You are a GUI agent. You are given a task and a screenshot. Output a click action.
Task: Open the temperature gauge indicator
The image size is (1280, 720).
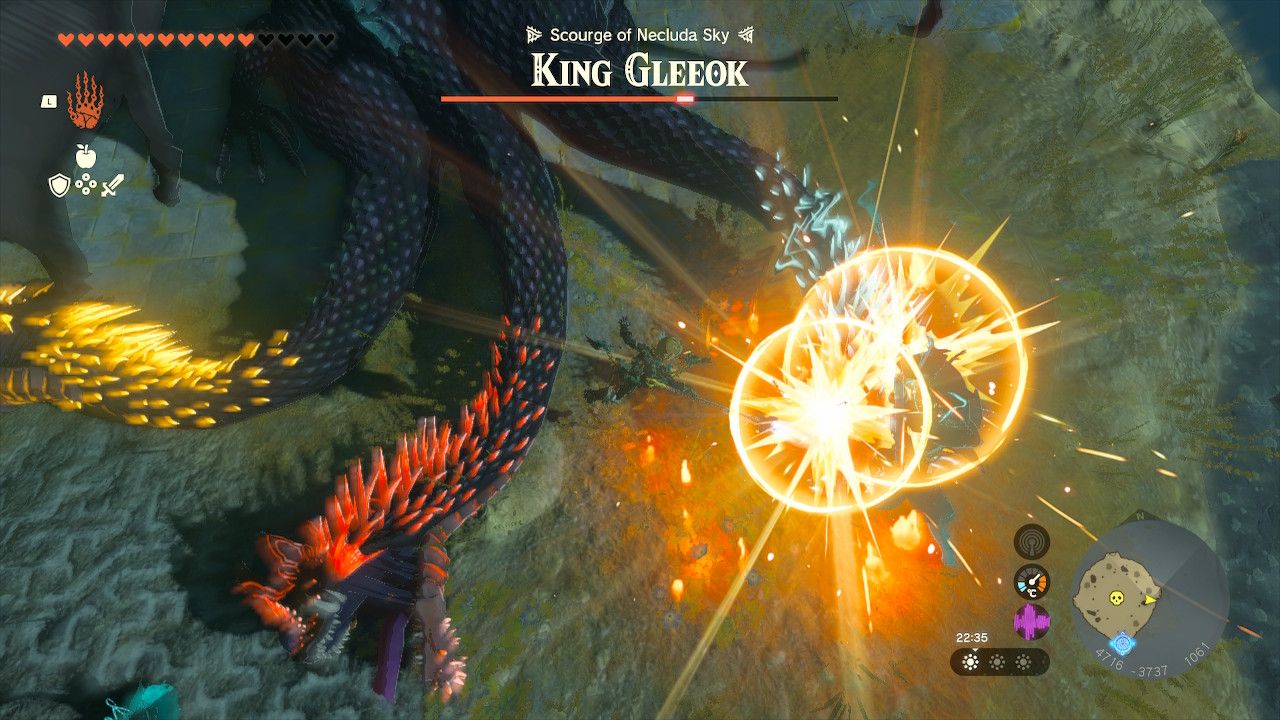pyautogui.click(x=1031, y=580)
